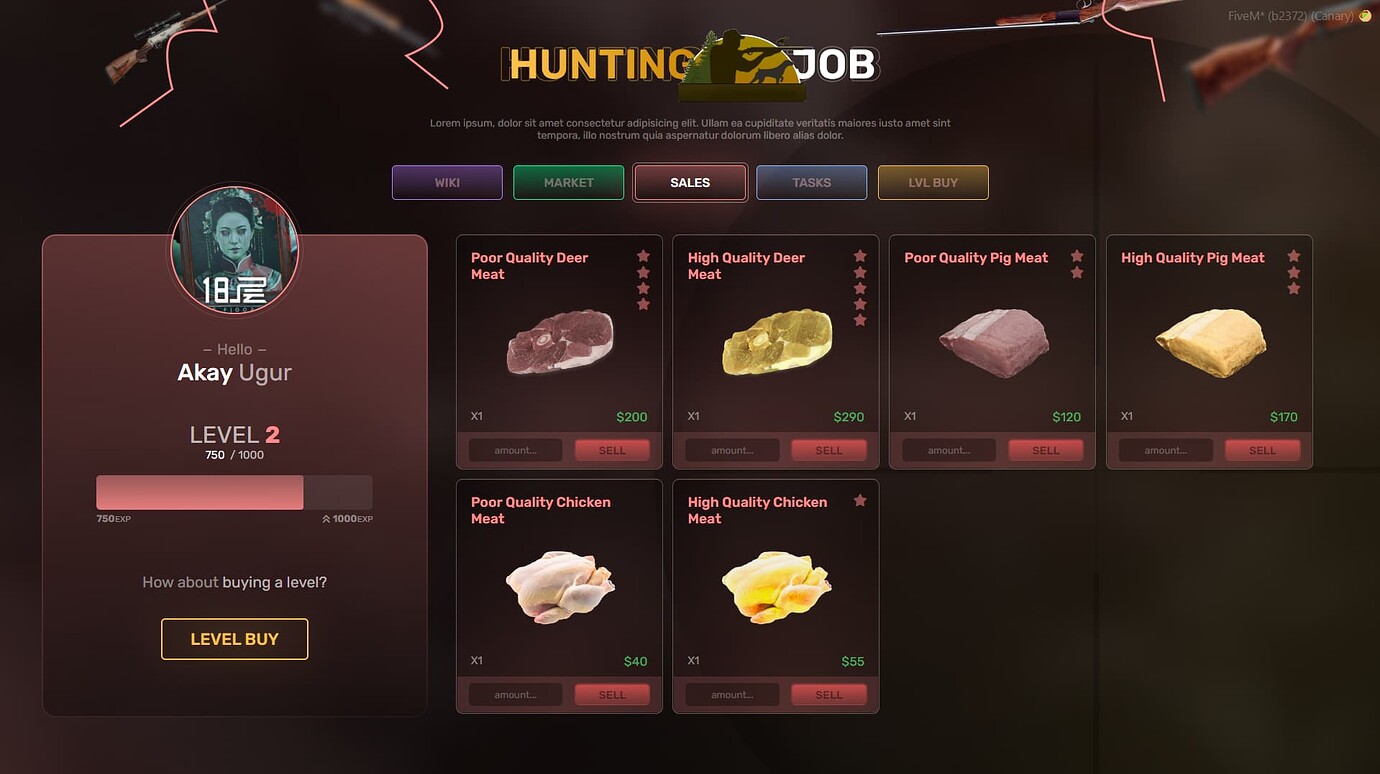Image resolution: width=1380 pixels, height=774 pixels.
Task: Sell the Poor Quality Chicken Meat
Action: 611,693
